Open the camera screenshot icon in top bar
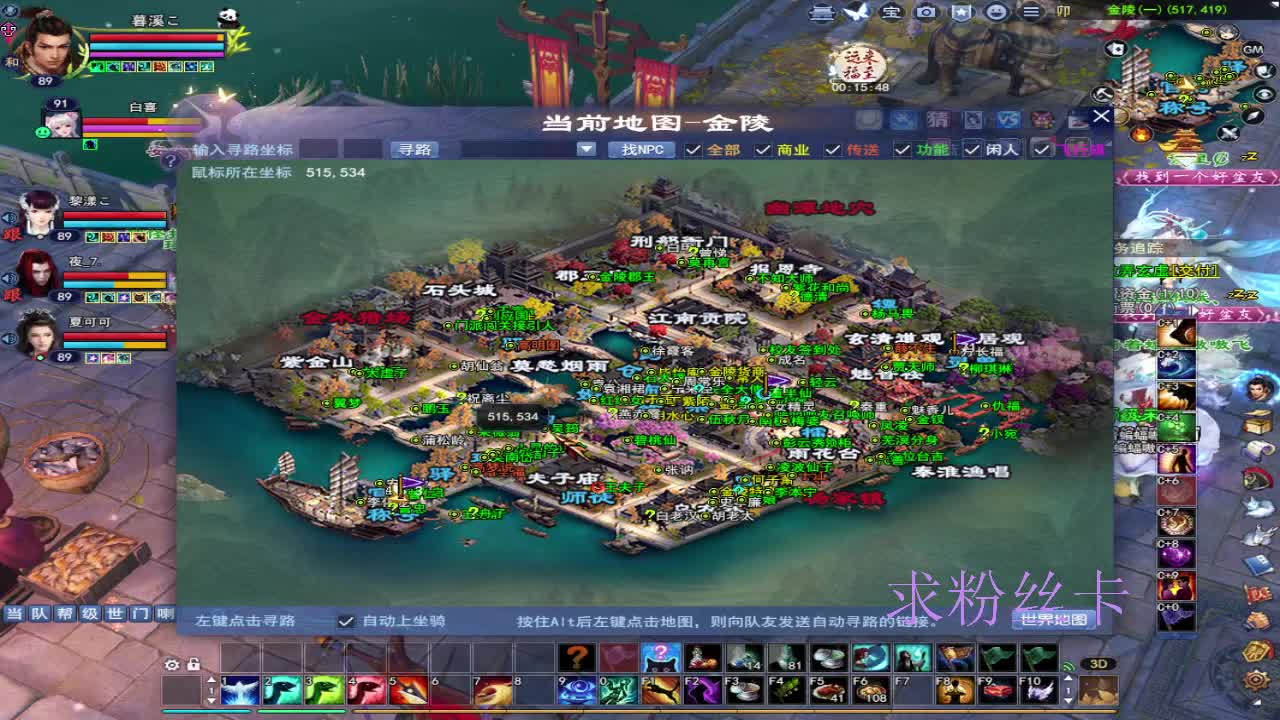The image size is (1280, 720). [925, 12]
